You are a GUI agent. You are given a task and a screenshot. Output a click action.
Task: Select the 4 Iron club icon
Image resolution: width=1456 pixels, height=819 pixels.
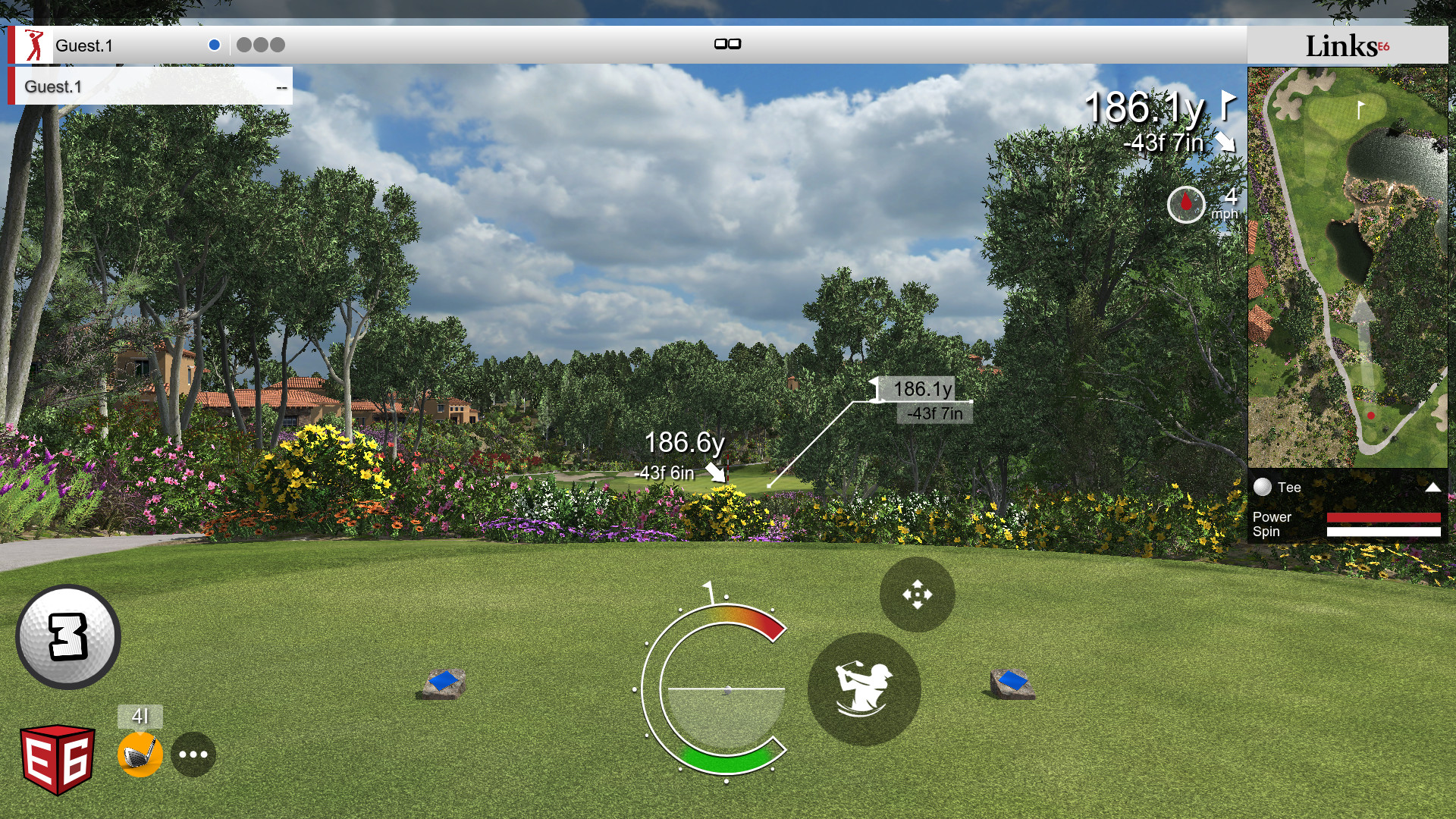(139, 753)
